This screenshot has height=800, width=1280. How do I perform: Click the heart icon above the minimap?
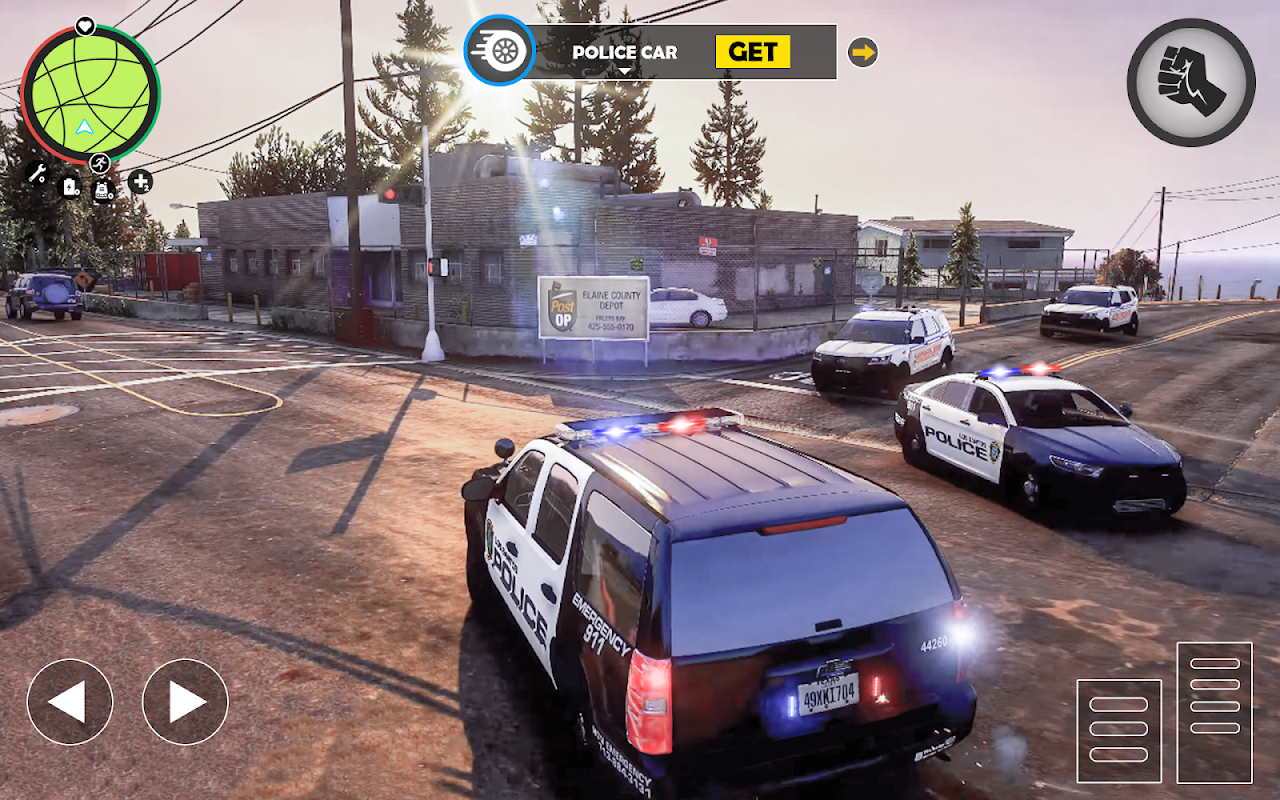[85, 26]
